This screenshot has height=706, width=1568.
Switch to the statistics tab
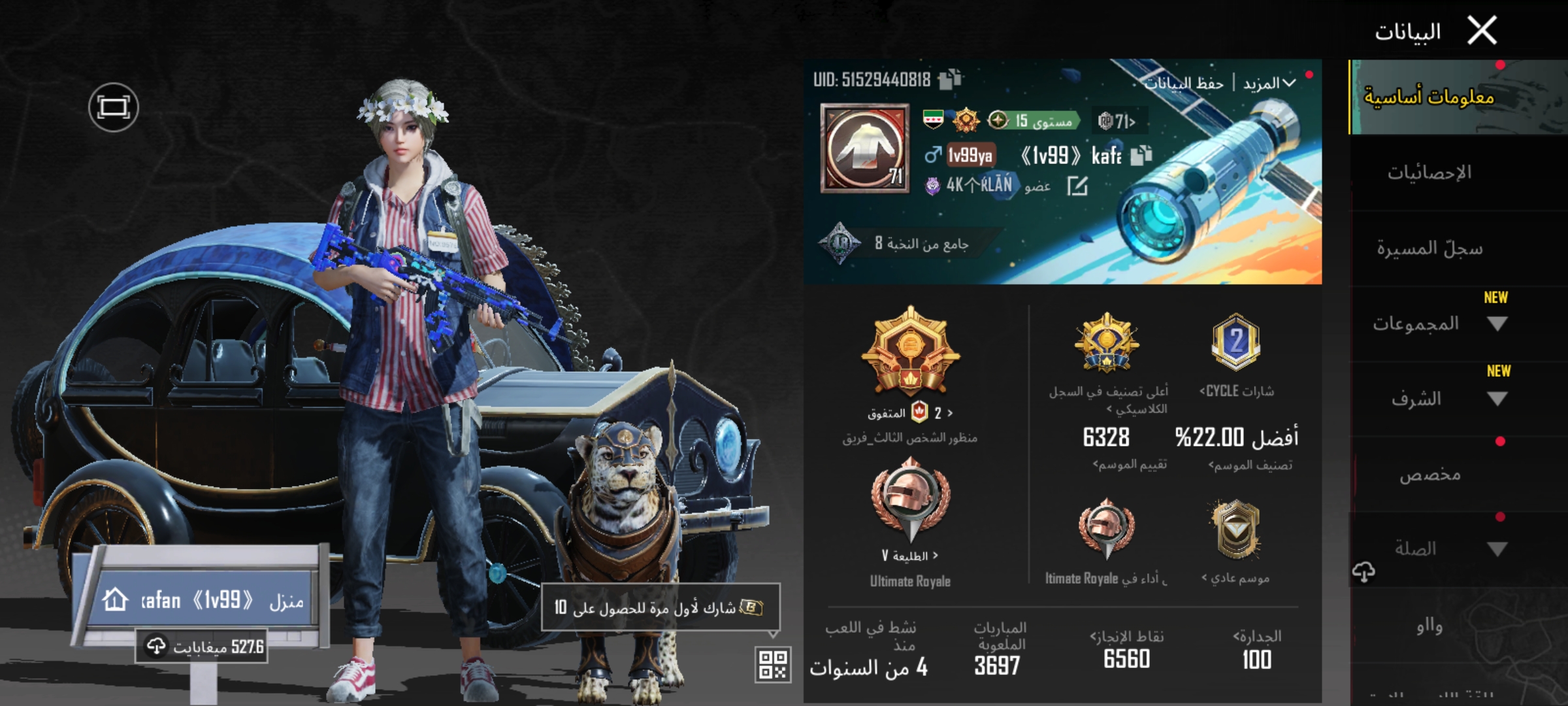(x=1429, y=173)
